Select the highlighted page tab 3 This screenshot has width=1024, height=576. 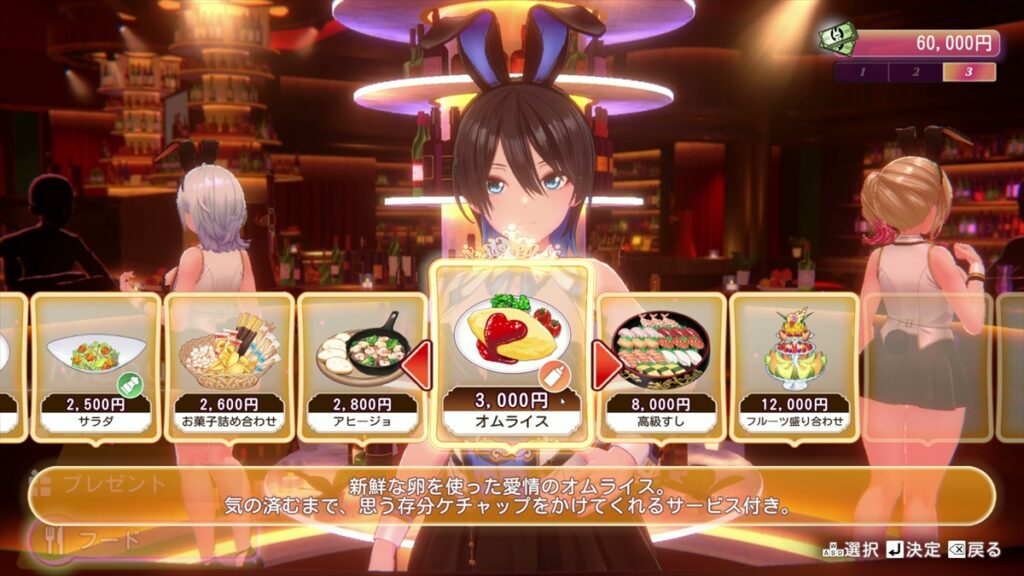point(968,72)
